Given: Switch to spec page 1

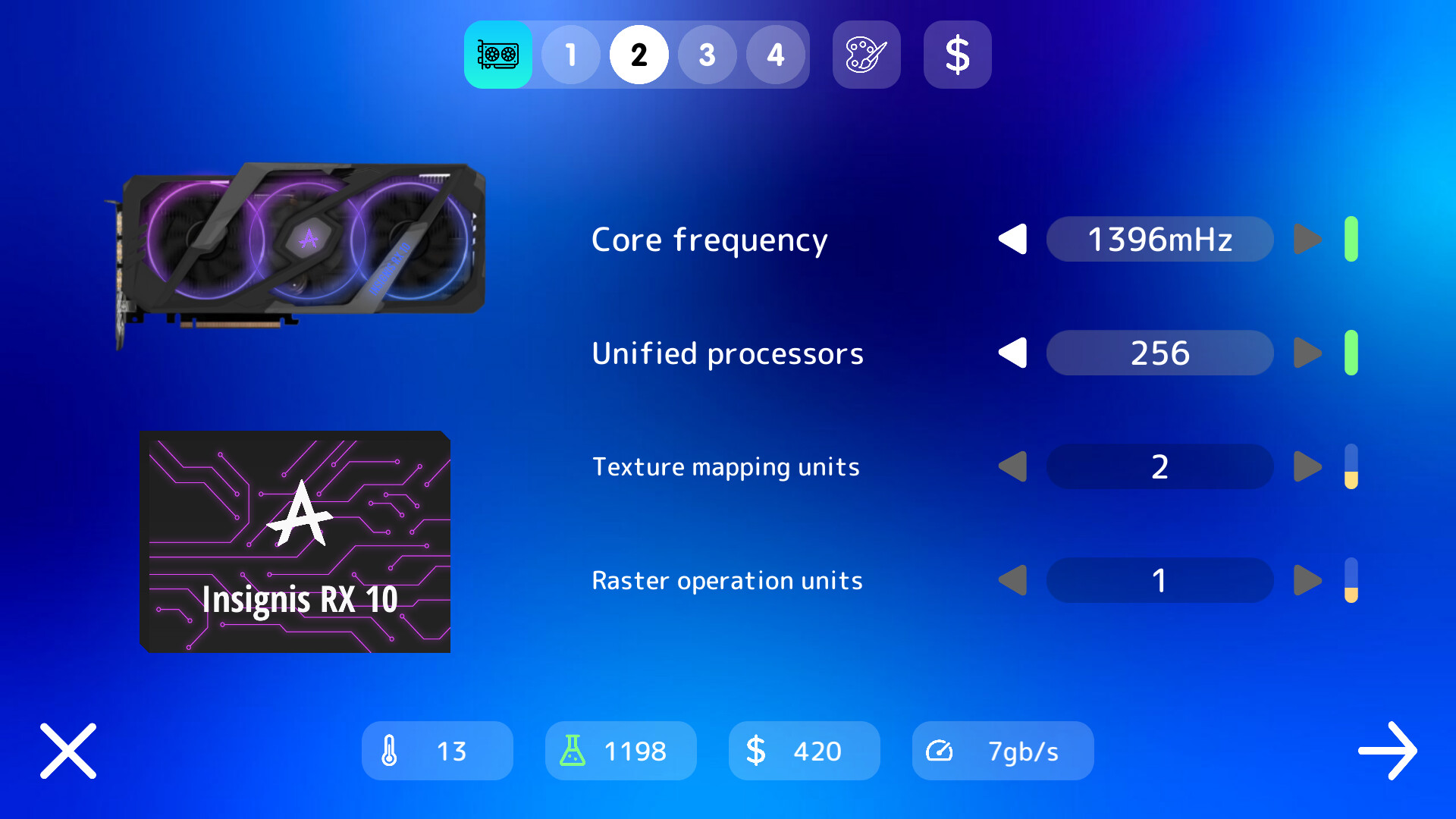Looking at the screenshot, I should 571,55.
